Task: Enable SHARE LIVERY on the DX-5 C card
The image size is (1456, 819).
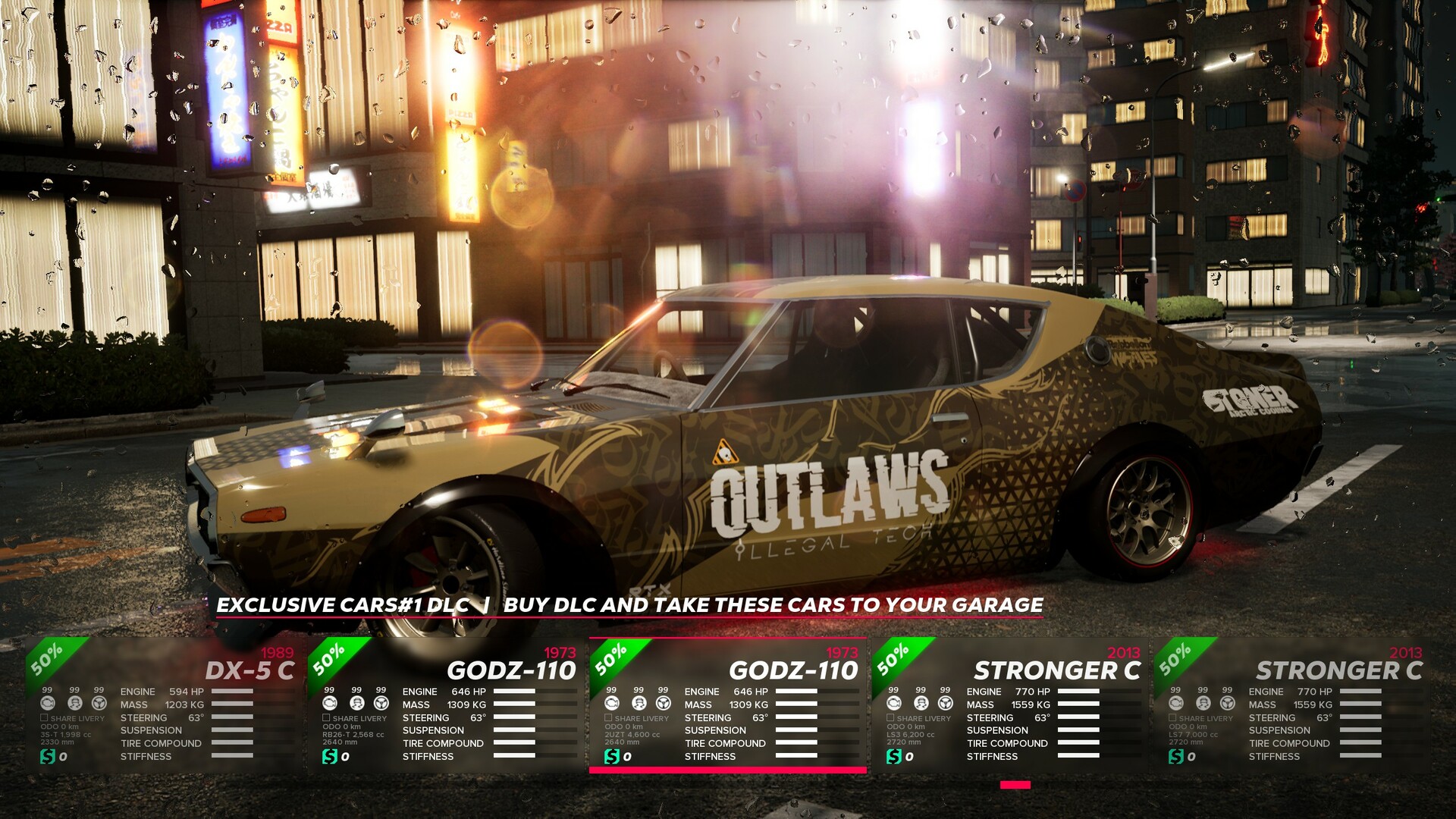Action: (x=43, y=717)
